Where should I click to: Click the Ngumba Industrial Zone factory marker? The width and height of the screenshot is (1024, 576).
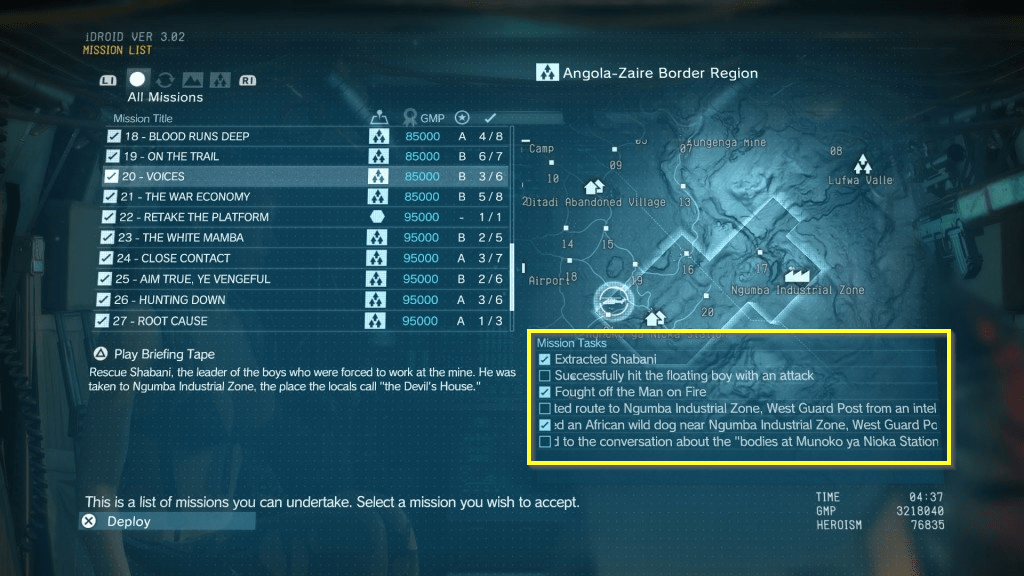[798, 274]
